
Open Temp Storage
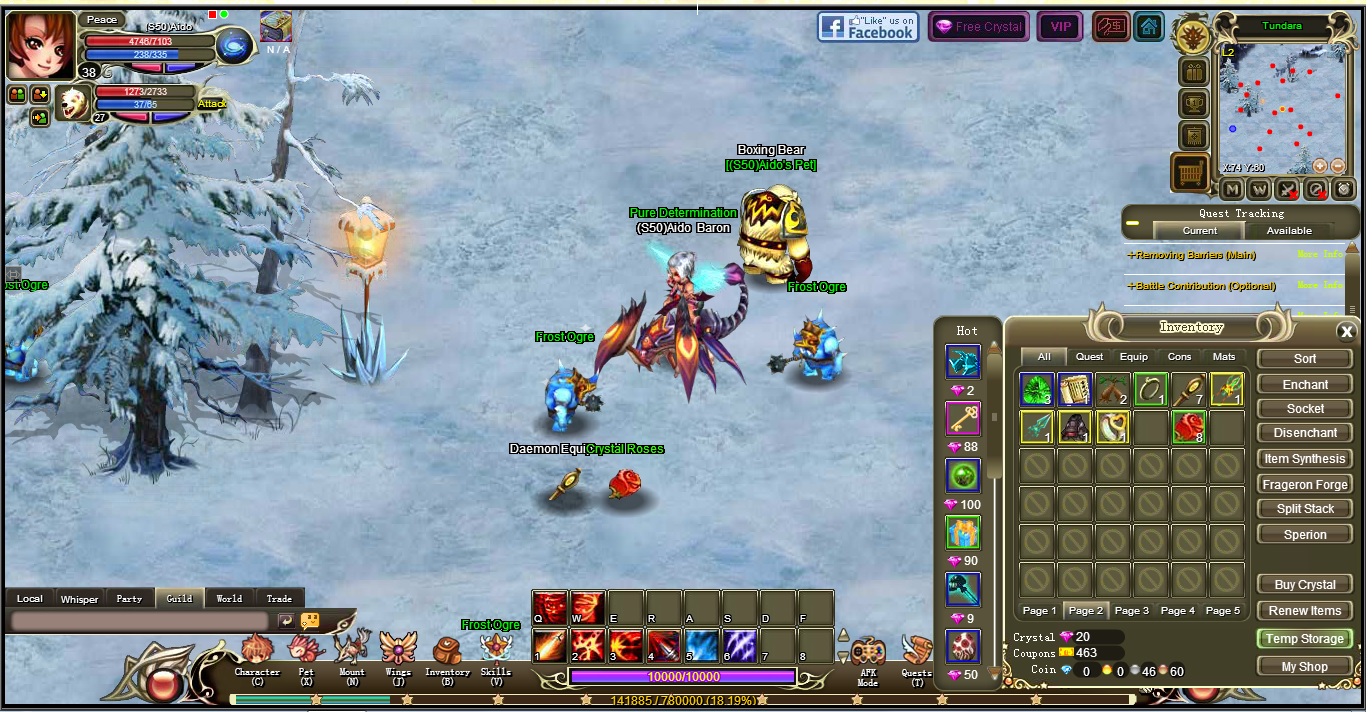click(1304, 638)
